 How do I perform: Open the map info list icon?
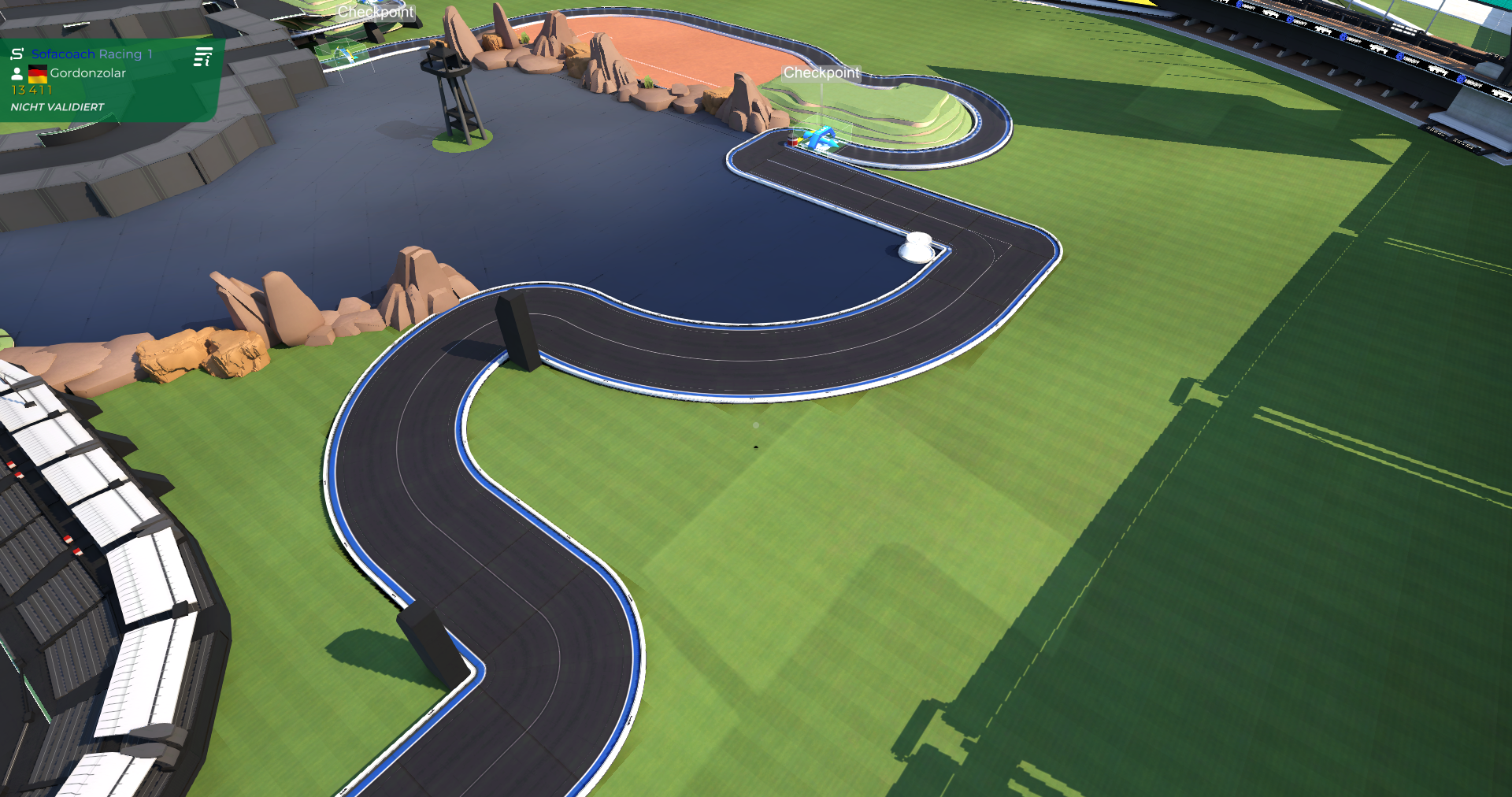[203, 57]
